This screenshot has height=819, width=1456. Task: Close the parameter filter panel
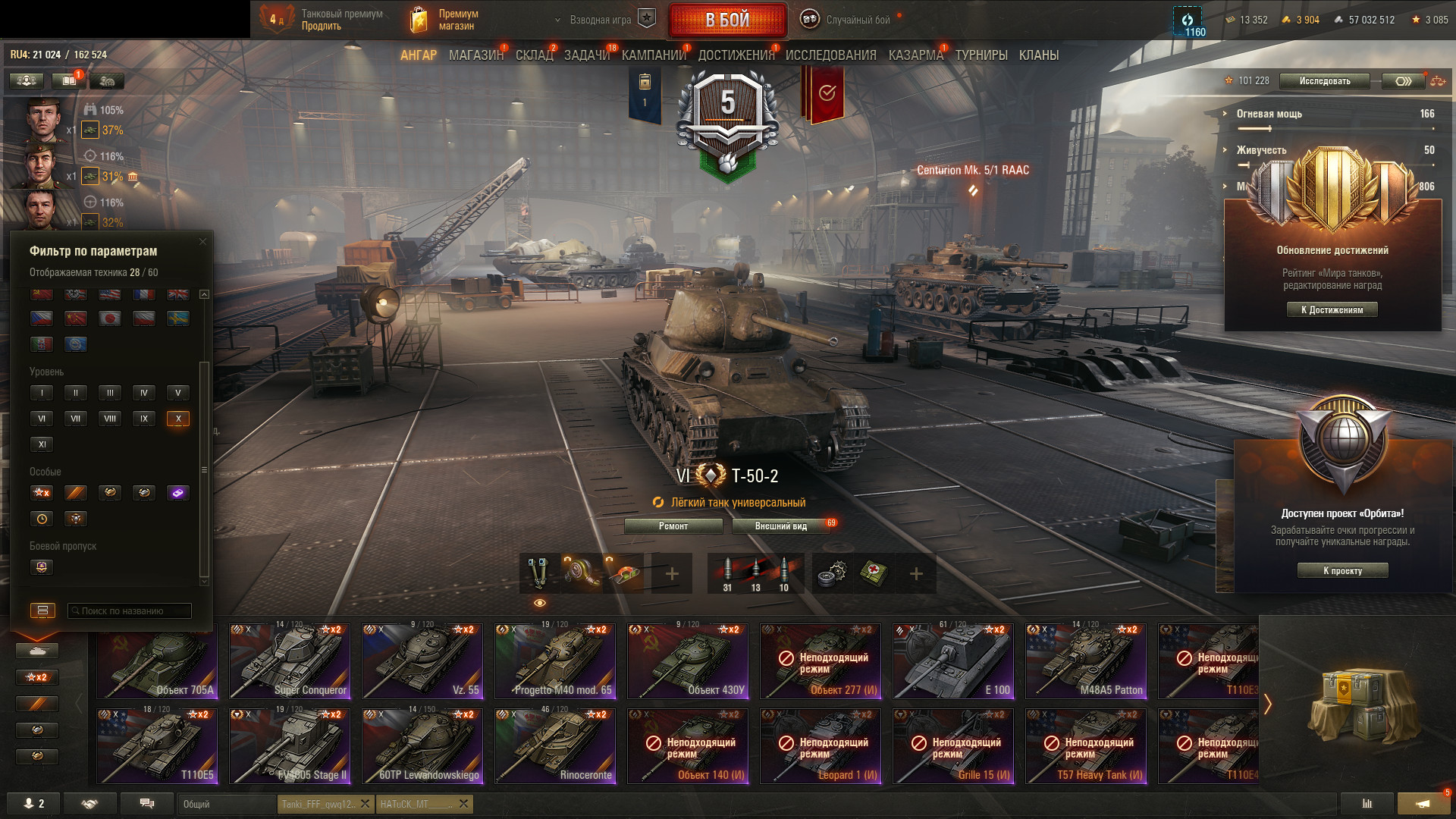pyautogui.click(x=202, y=242)
